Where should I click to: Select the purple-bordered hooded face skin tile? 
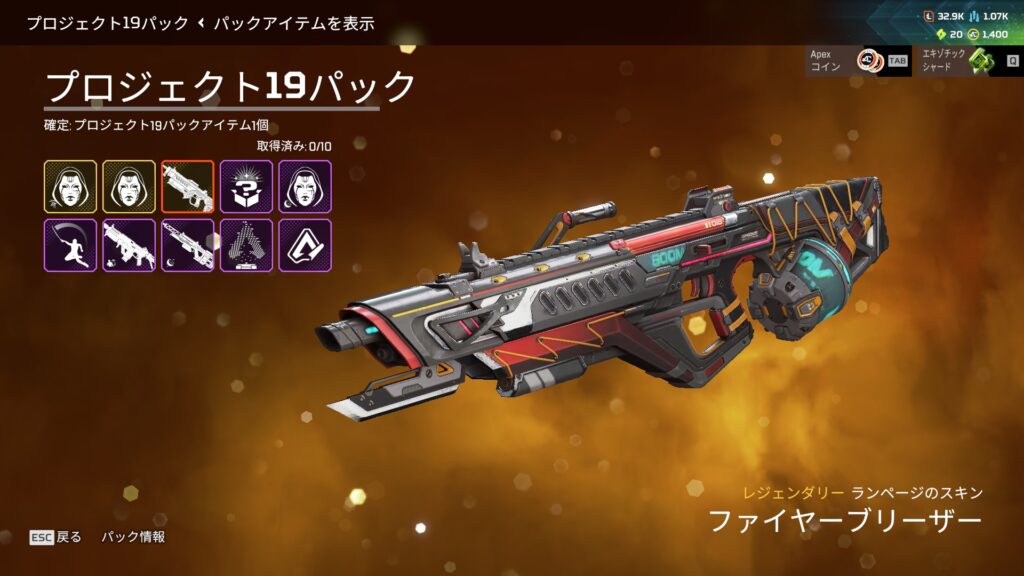coord(304,187)
